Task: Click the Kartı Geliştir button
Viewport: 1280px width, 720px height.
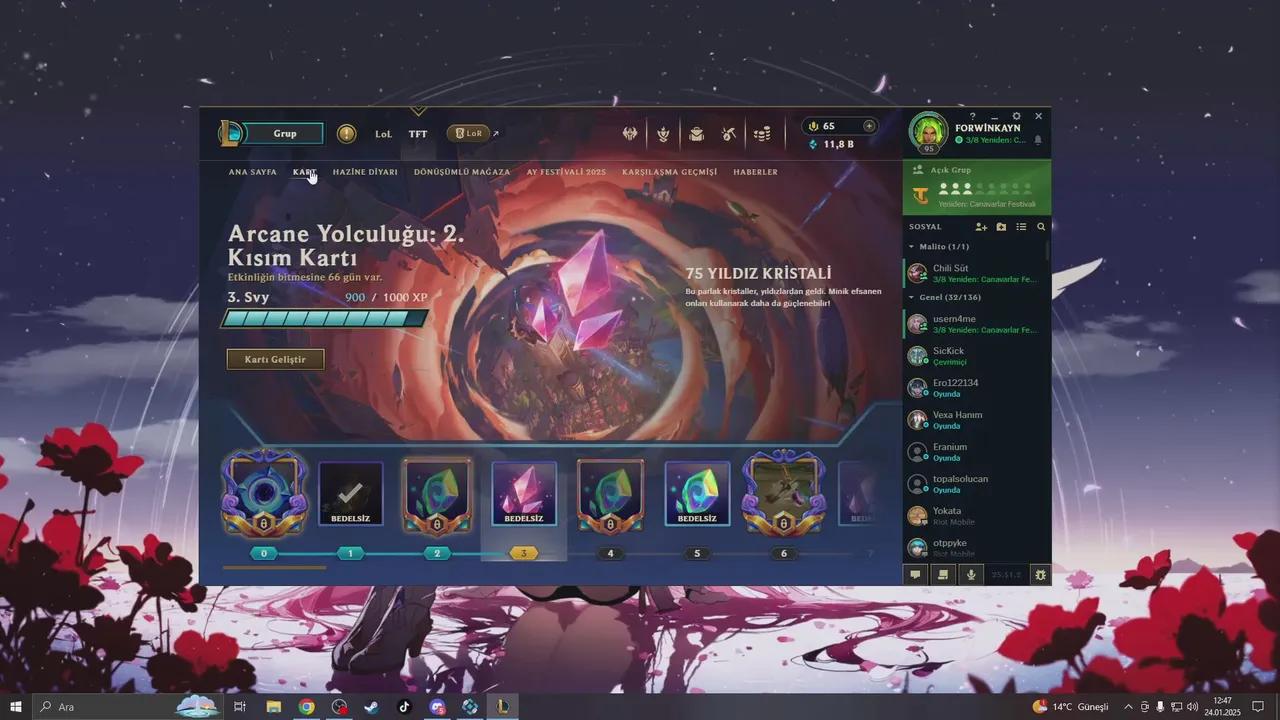Action: (275, 359)
